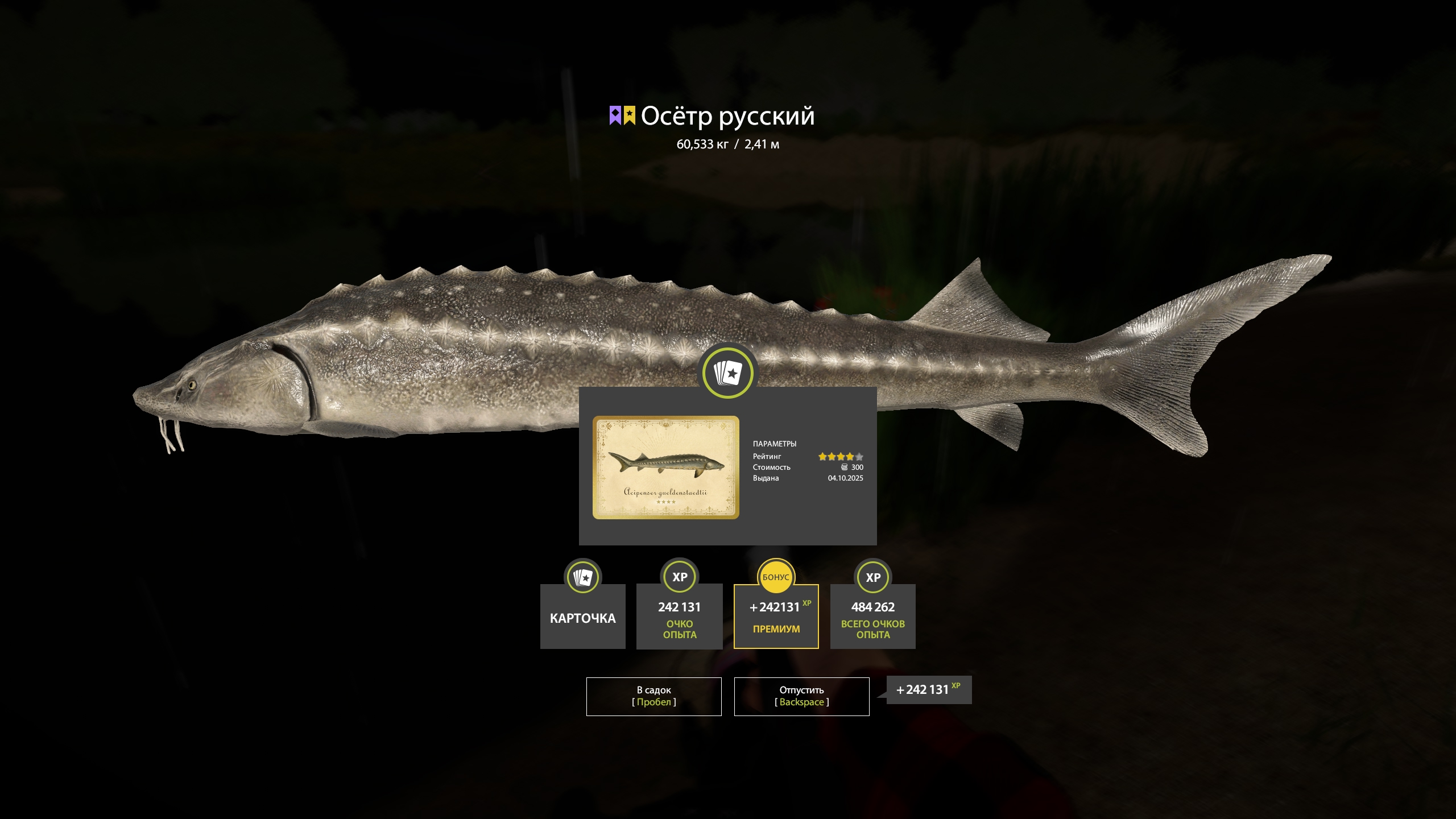The height and width of the screenshot is (819, 1456).
Task: Open the Премиум bonus XP tile
Action: pos(776,617)
